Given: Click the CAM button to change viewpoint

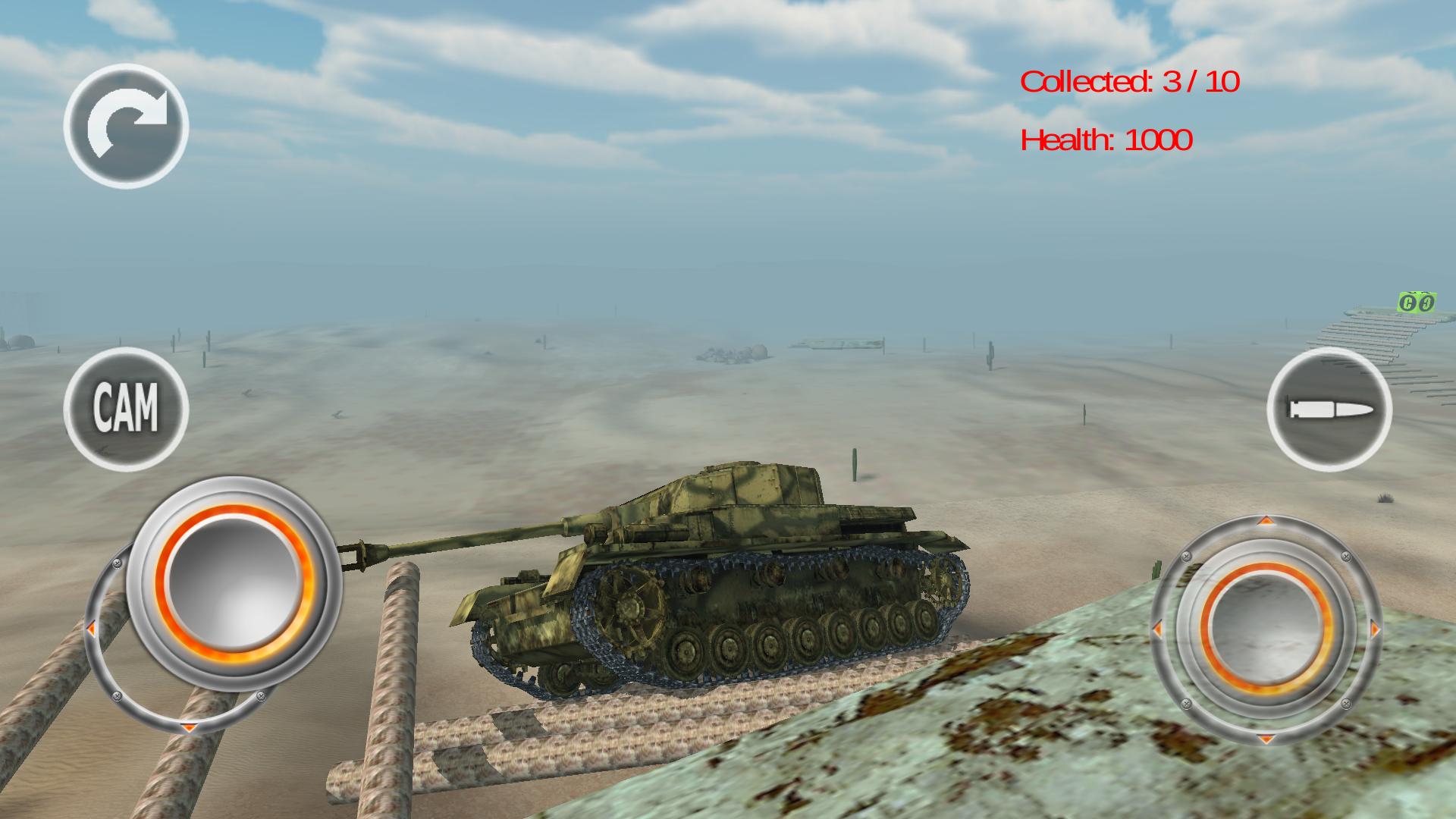Looking at the screenshot, I should pos(127,409).
